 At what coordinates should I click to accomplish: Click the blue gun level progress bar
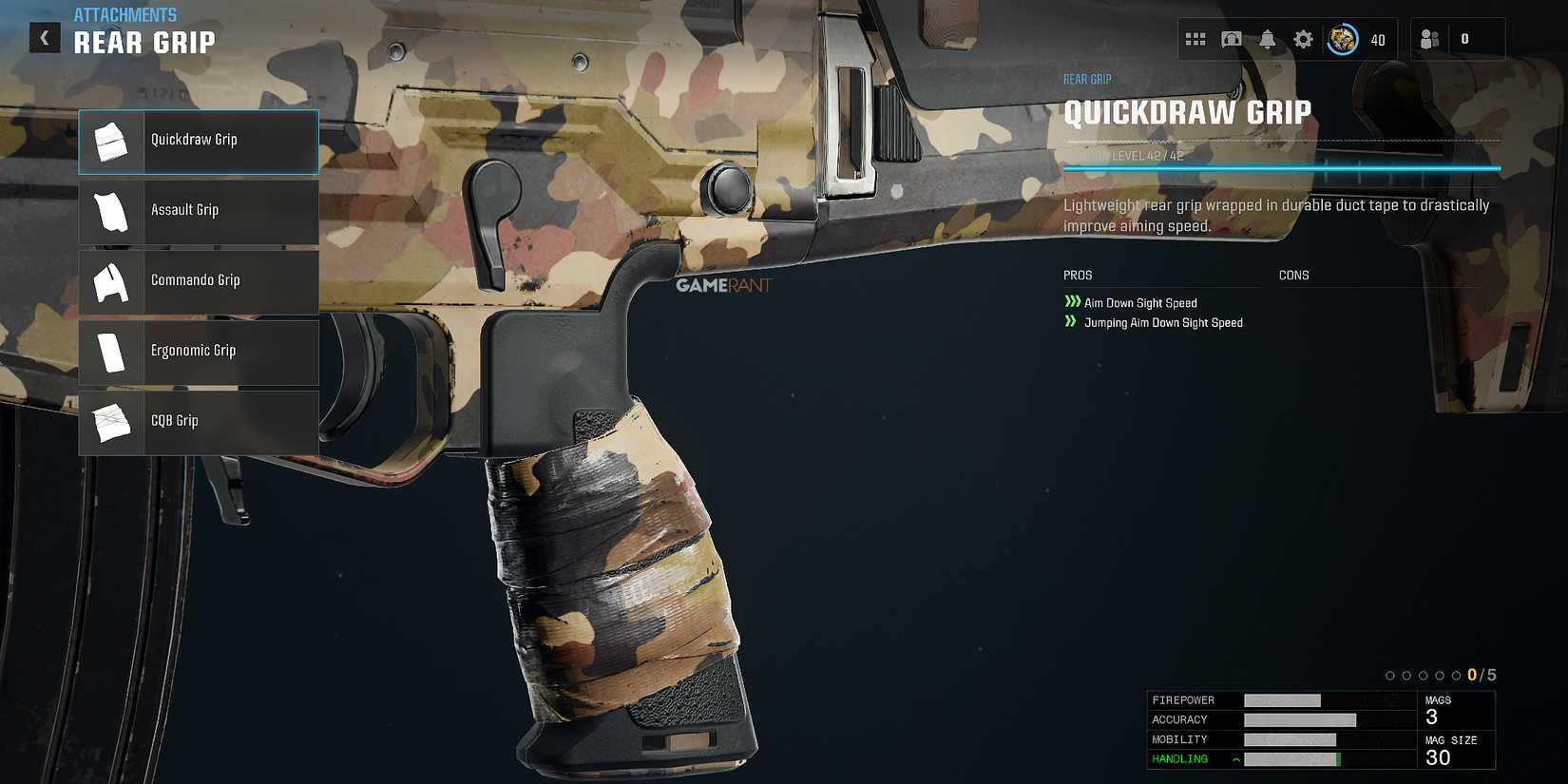click(x=1283, y=165)
